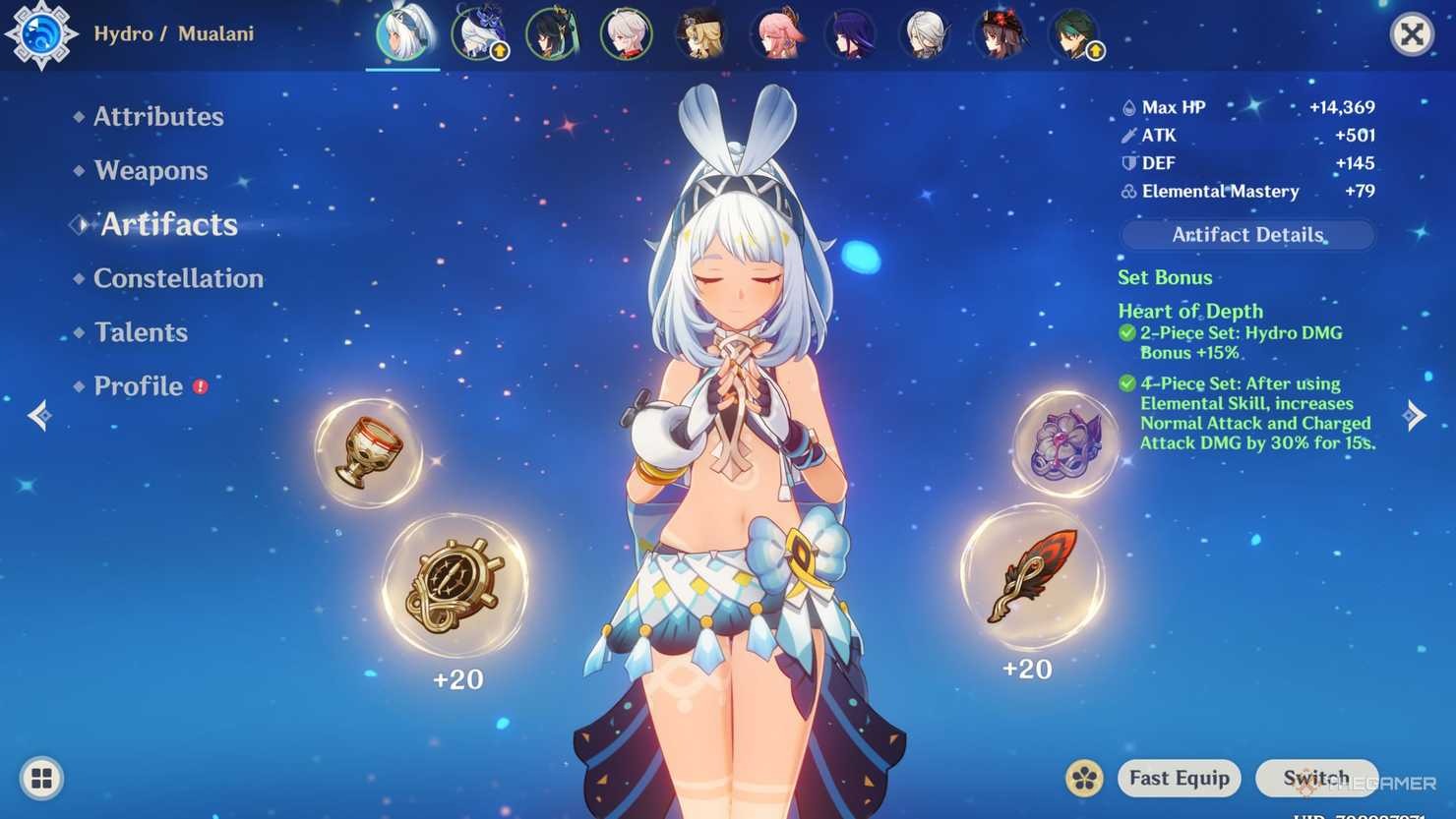Go to the previous character with left arrow
Viewport: 1456px width, 819px height.
(39, 416)
